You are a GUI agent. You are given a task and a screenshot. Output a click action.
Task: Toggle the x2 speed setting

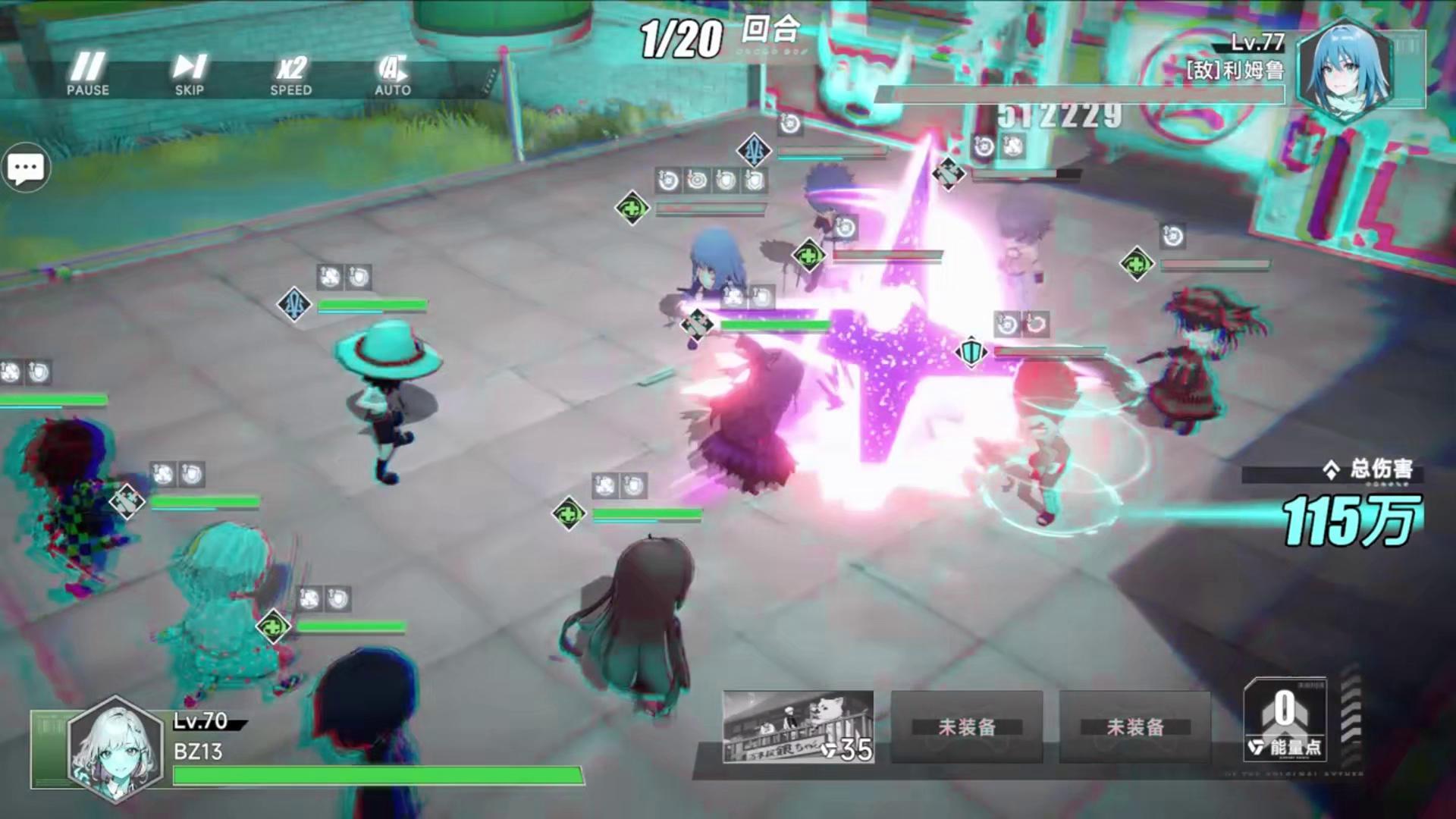pos(290,74)
